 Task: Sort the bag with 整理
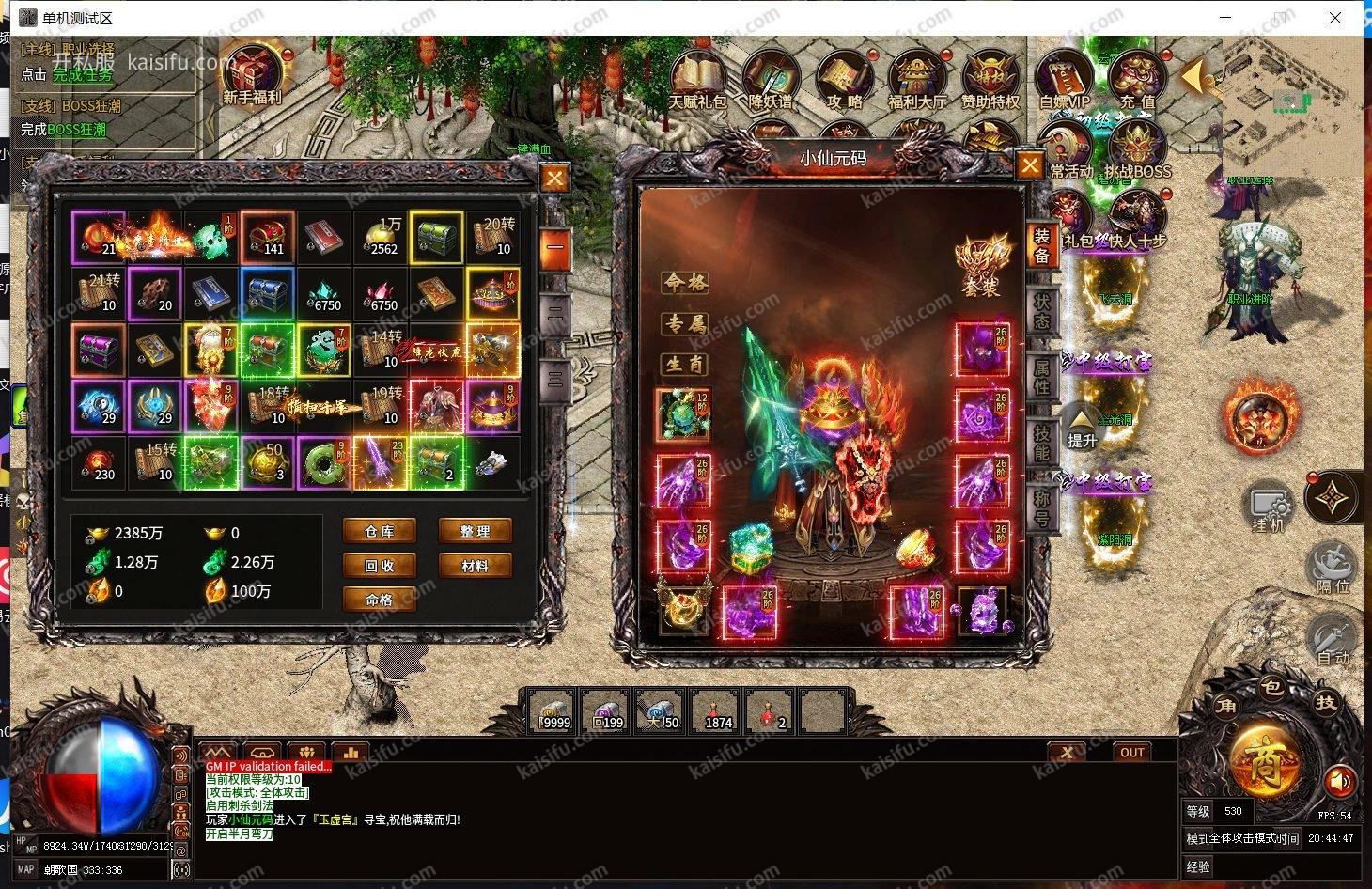(476, 532)
